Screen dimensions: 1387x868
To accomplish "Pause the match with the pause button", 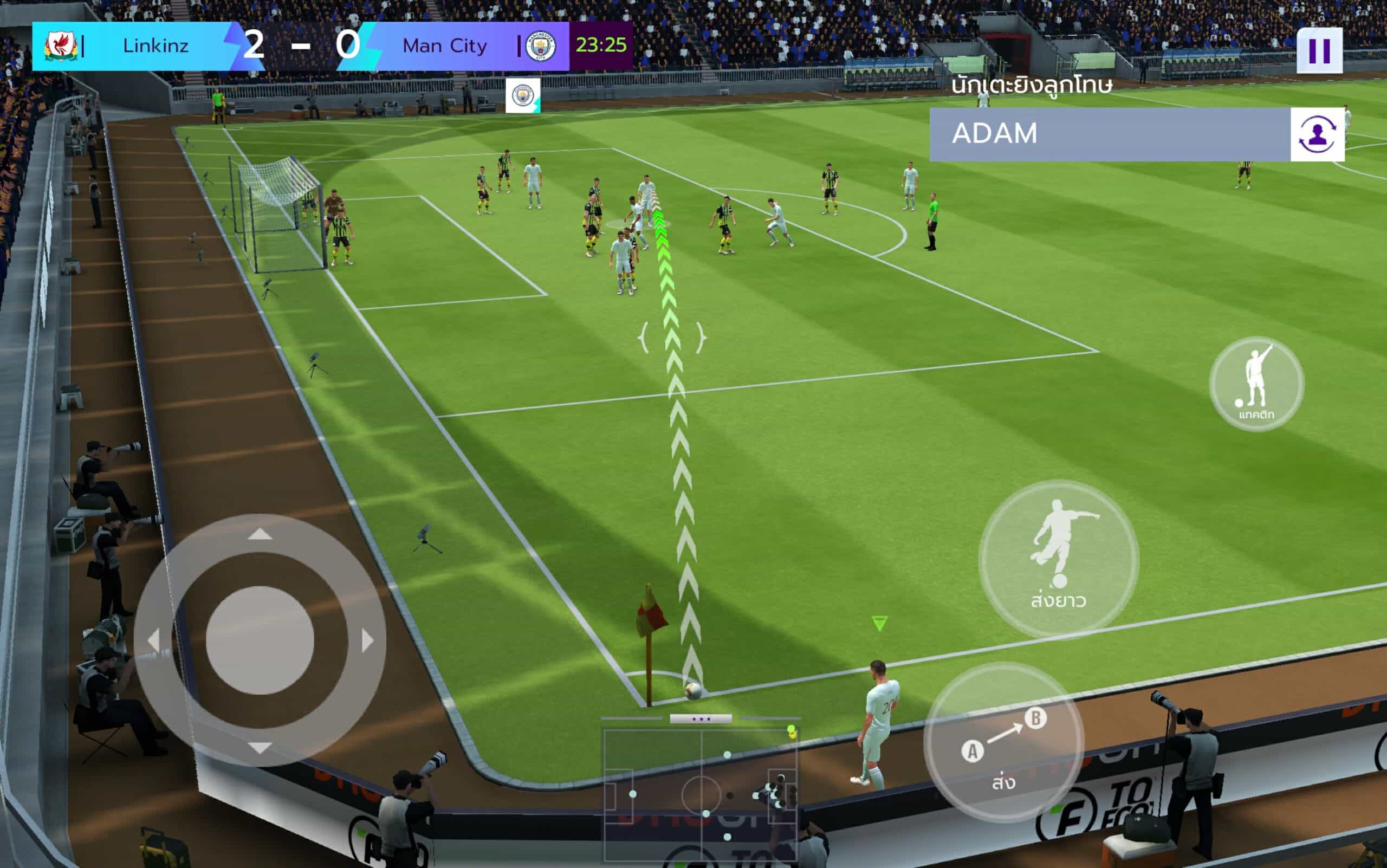I will [1319, 50].
